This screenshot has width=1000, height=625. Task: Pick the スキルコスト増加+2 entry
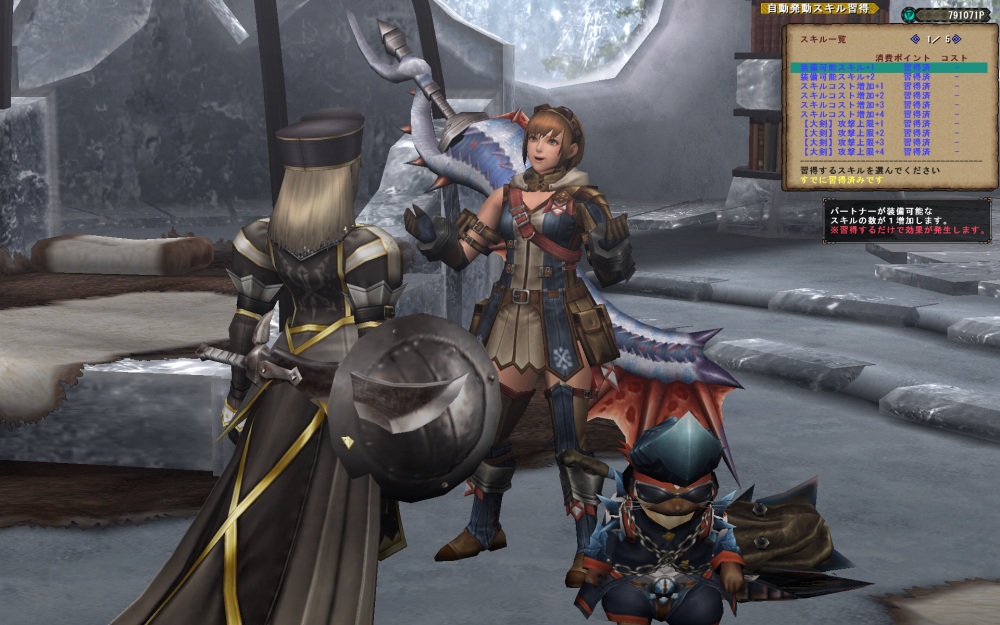838,95
